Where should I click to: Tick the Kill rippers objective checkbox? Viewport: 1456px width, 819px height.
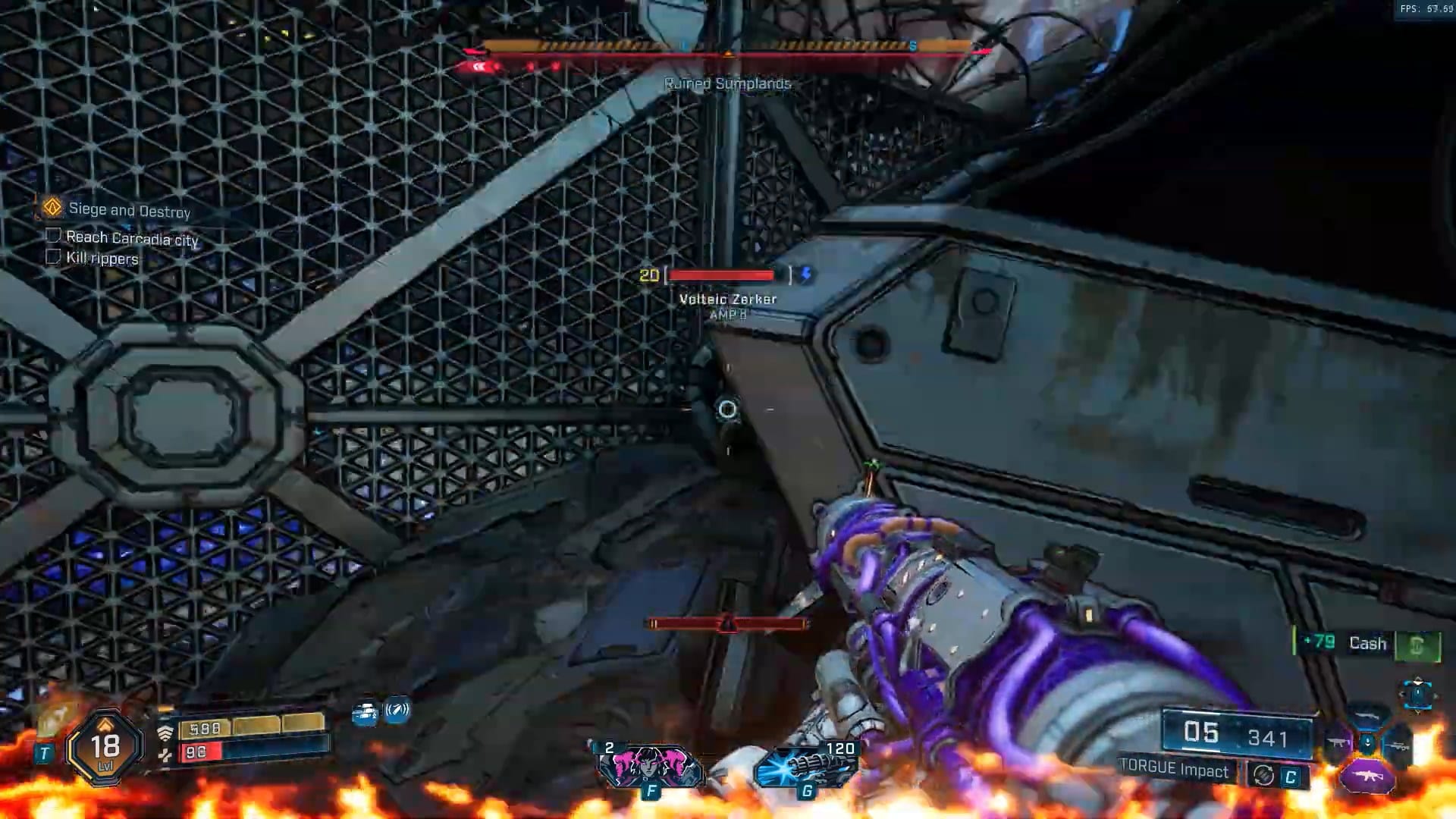pyautogui.click(x=53, y=256)
